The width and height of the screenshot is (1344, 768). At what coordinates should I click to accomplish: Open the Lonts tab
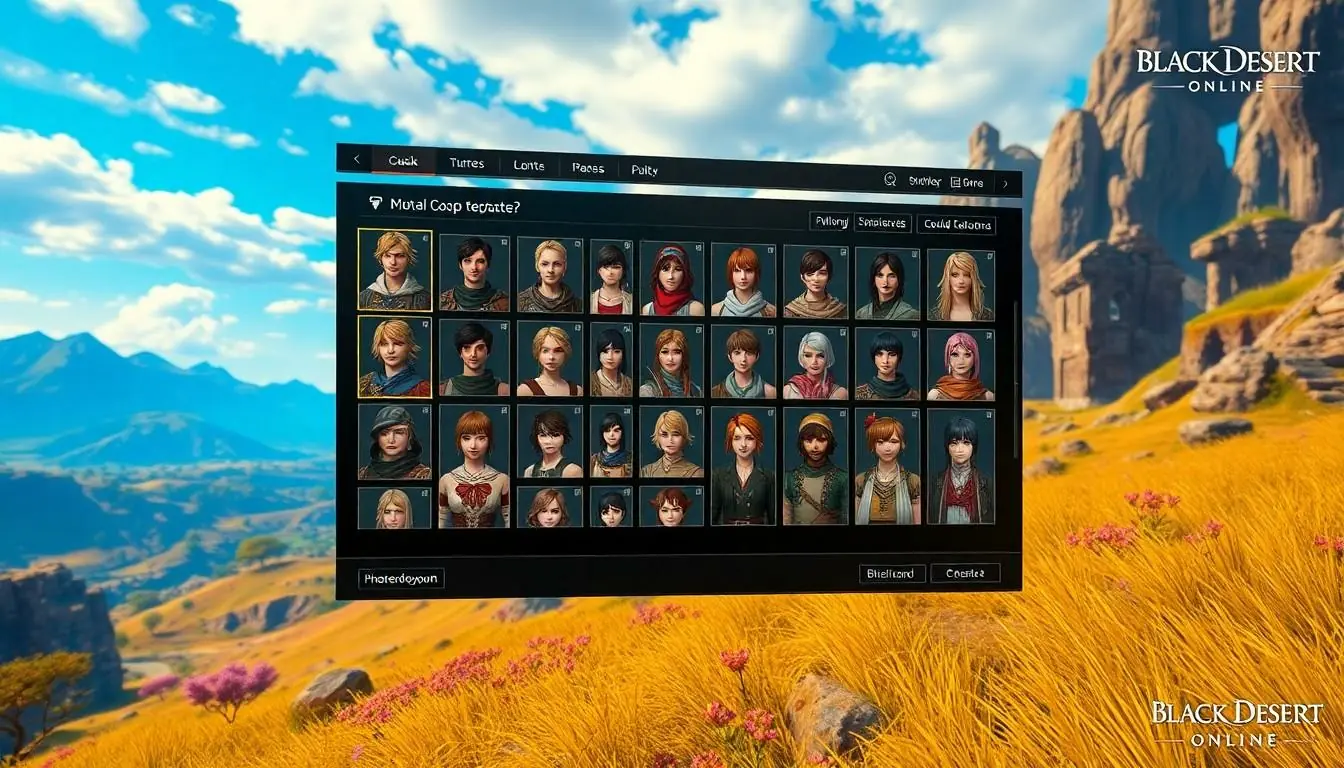pyautogui.click(x=528, y=165)
